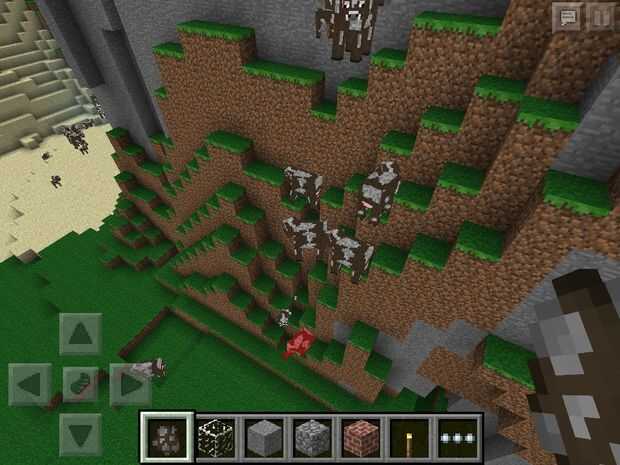
Task: Open the chat with the speech bubble button
Action: pyautogui.click(x=567, y=16)
